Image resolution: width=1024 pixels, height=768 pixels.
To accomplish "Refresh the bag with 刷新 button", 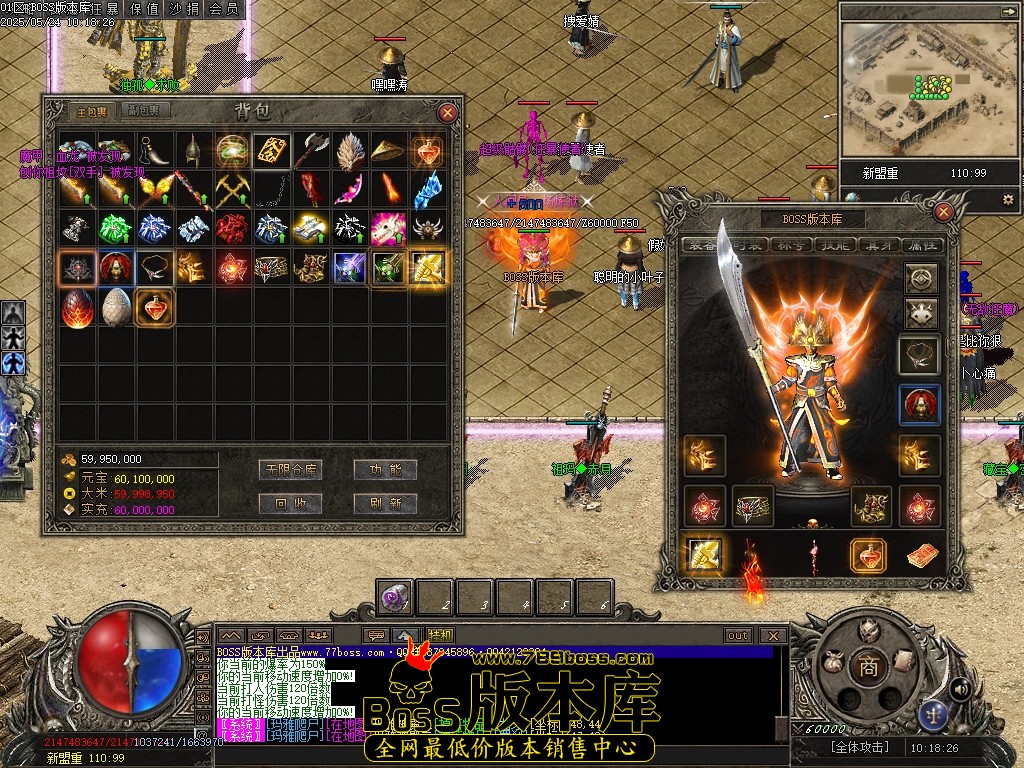I will (x=385, y=503).
